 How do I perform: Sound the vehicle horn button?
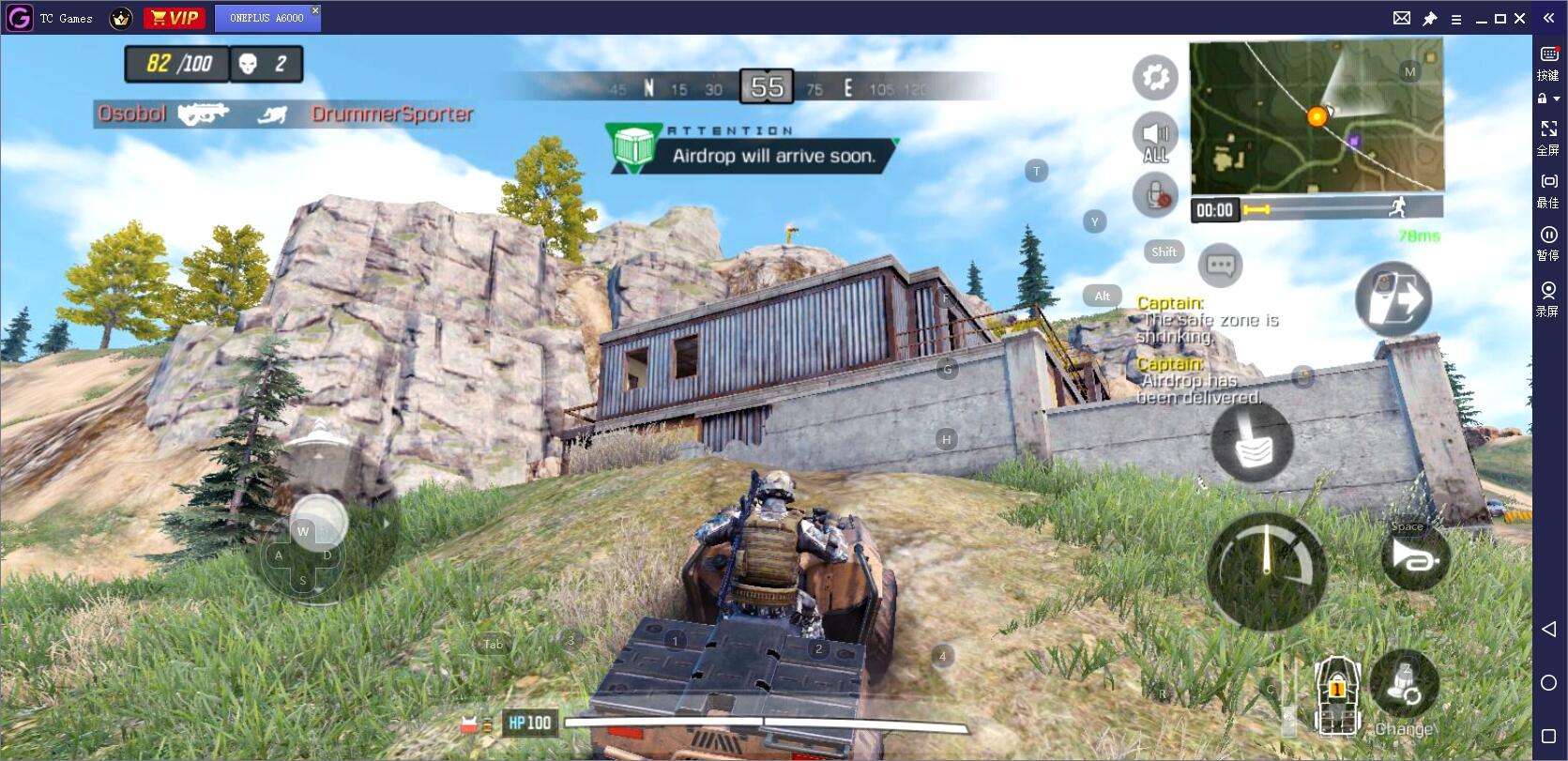[x=1252, y=442]
